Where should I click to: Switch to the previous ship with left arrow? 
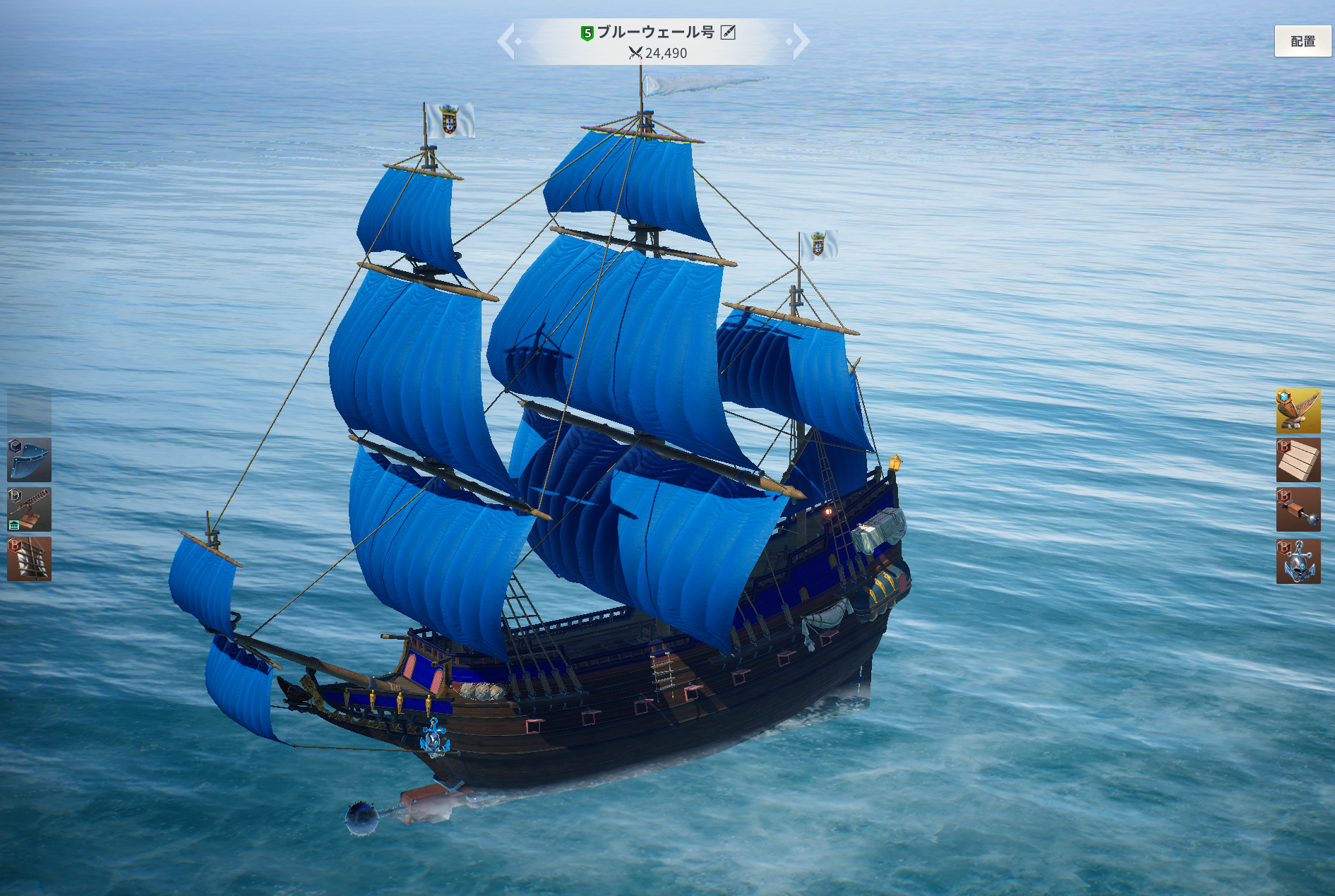508,41
